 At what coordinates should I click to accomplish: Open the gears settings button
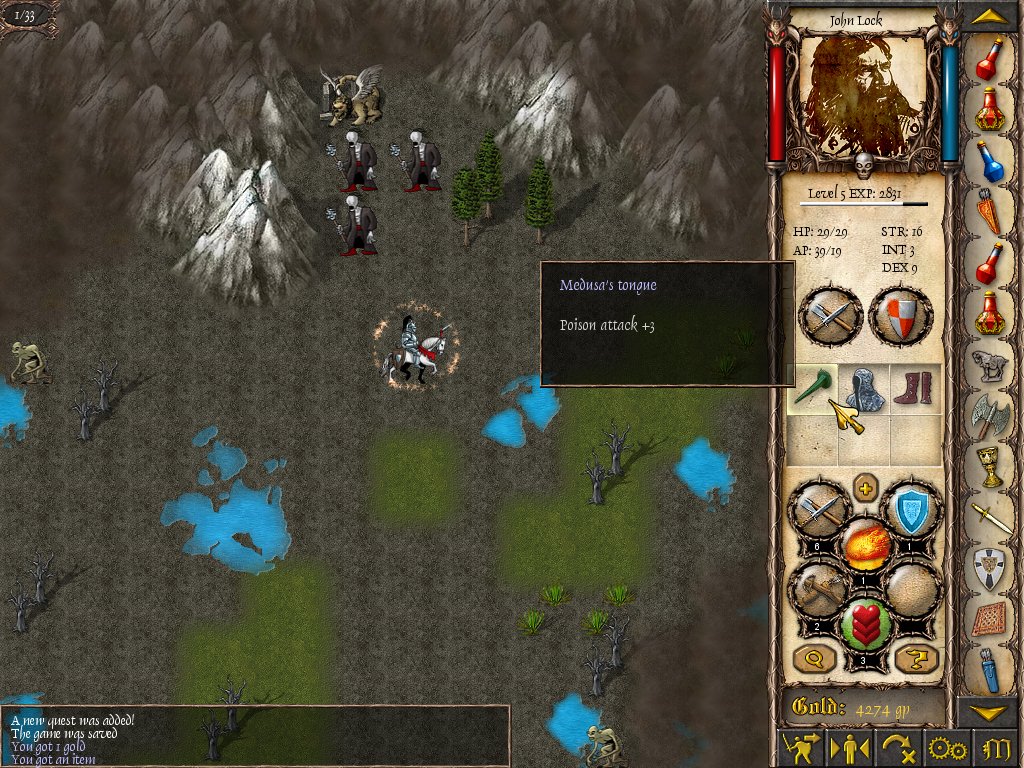pos(946,748)
